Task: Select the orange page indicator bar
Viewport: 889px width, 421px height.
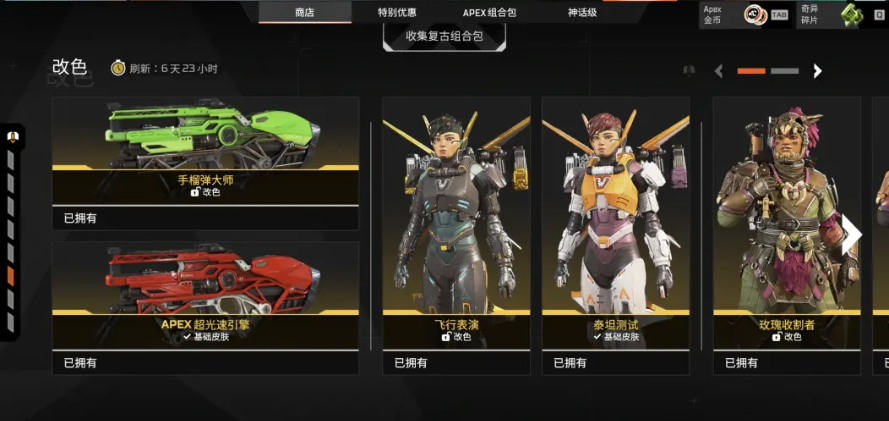Action: coord(751,71)
